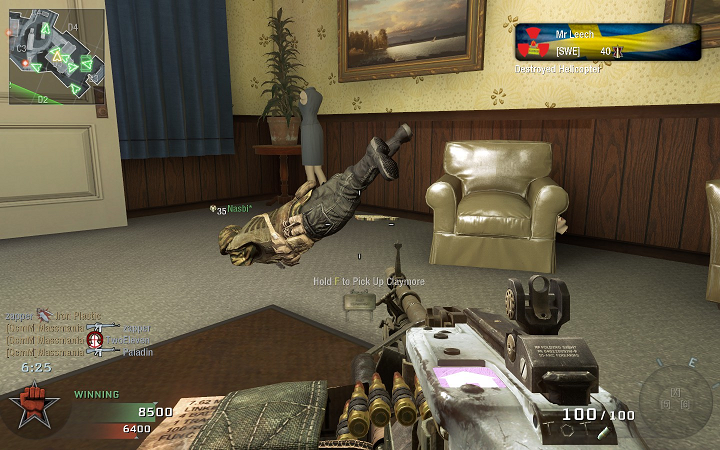Select the Nasbi player name tag
Screen dimensions: 720x450
pos(238,210)
